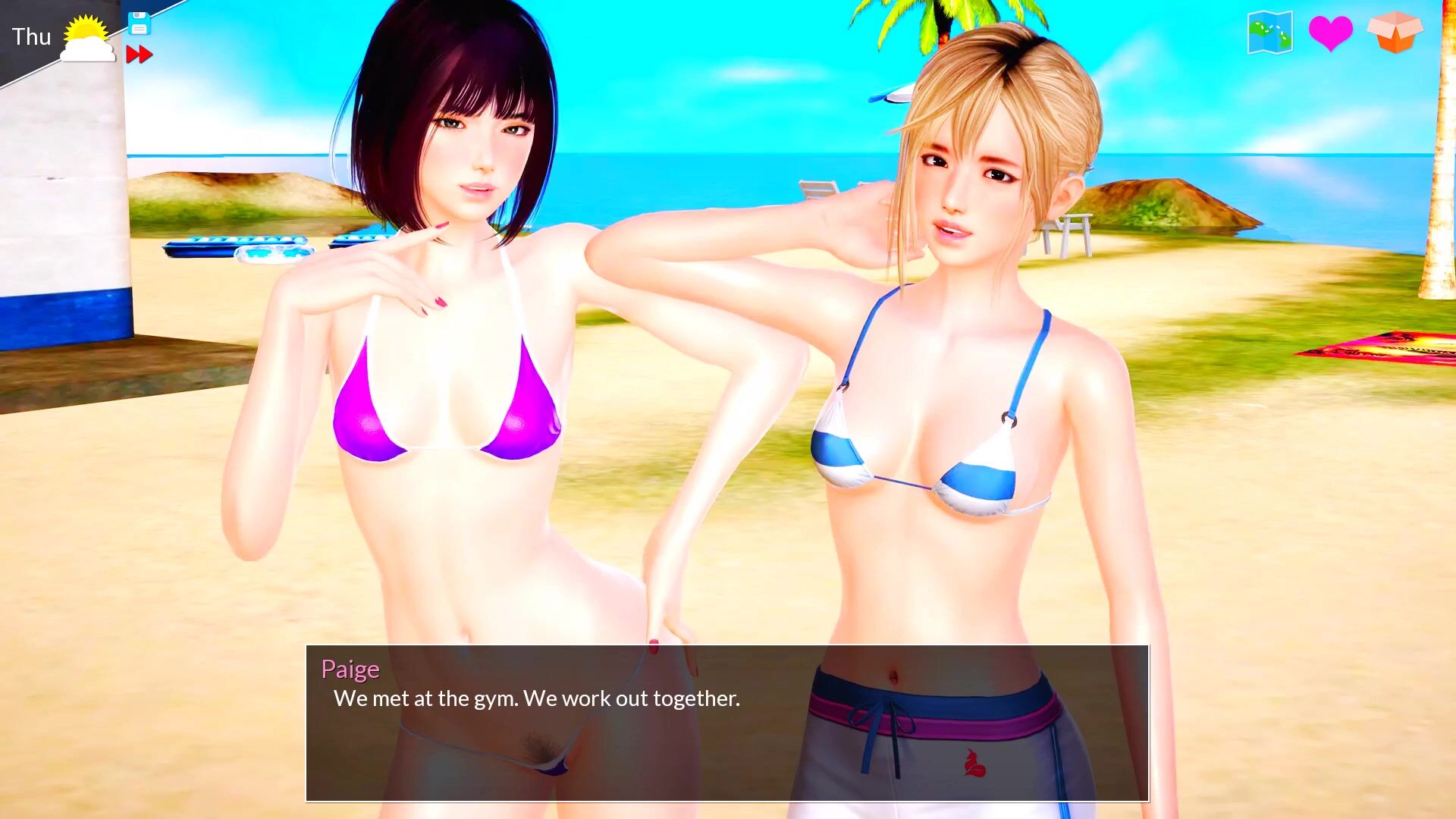Activate the red fast-forward skip arrows
This screenshot has width=1456, height=819.
pos(139,55)
